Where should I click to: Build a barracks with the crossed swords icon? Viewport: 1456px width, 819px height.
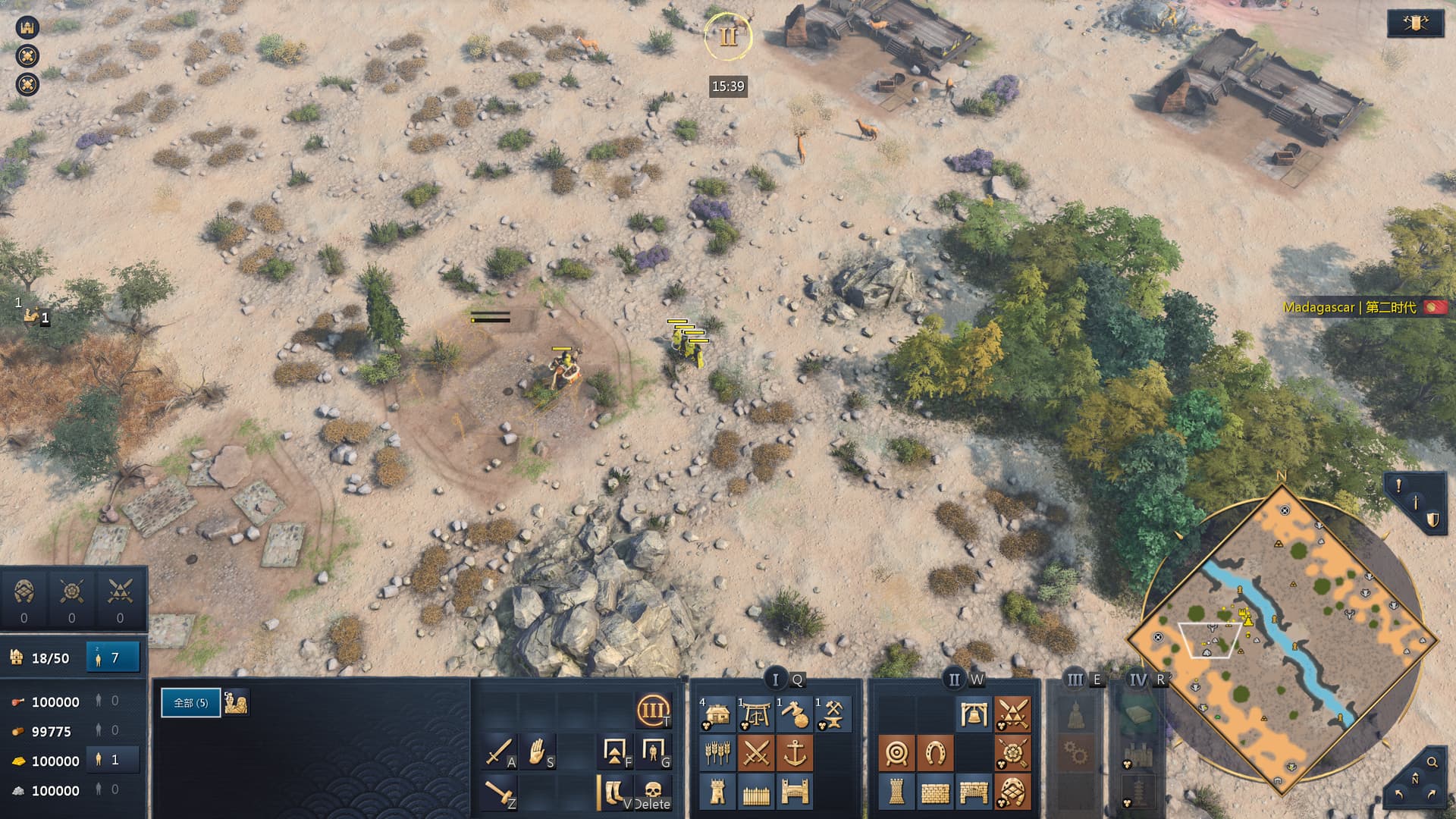click(756, 753)
